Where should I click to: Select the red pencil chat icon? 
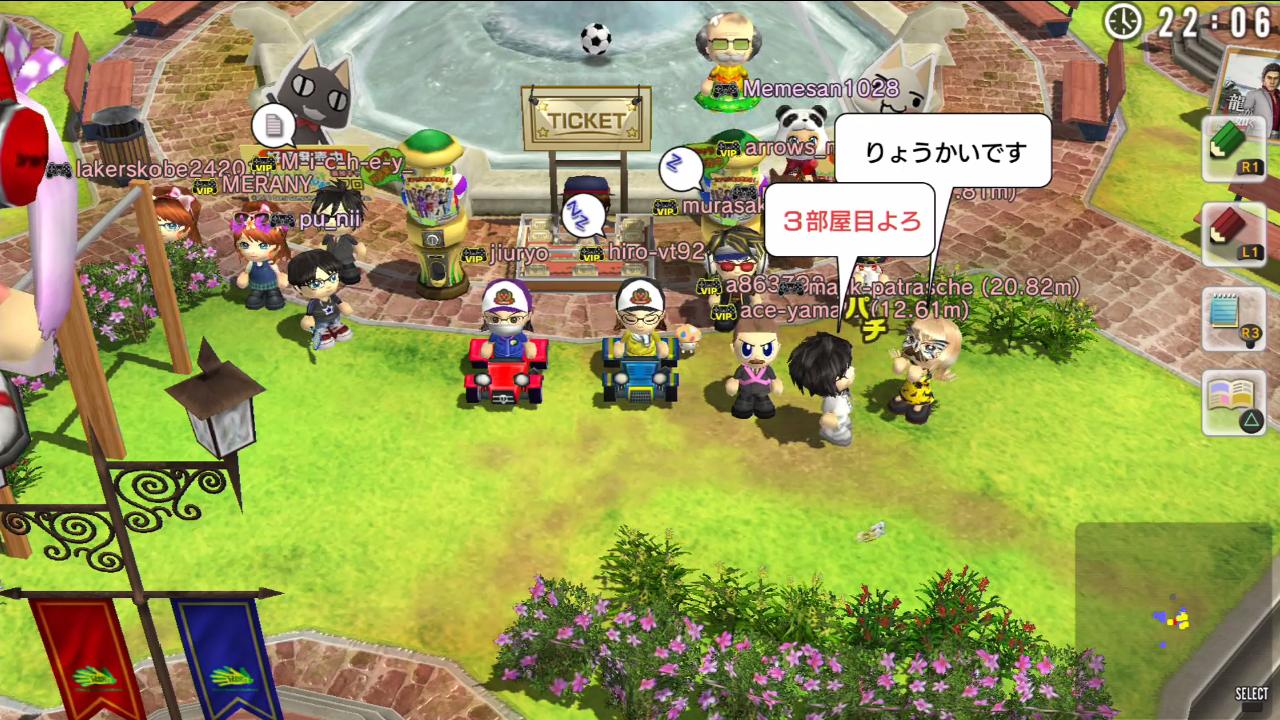coord(1232,233)
